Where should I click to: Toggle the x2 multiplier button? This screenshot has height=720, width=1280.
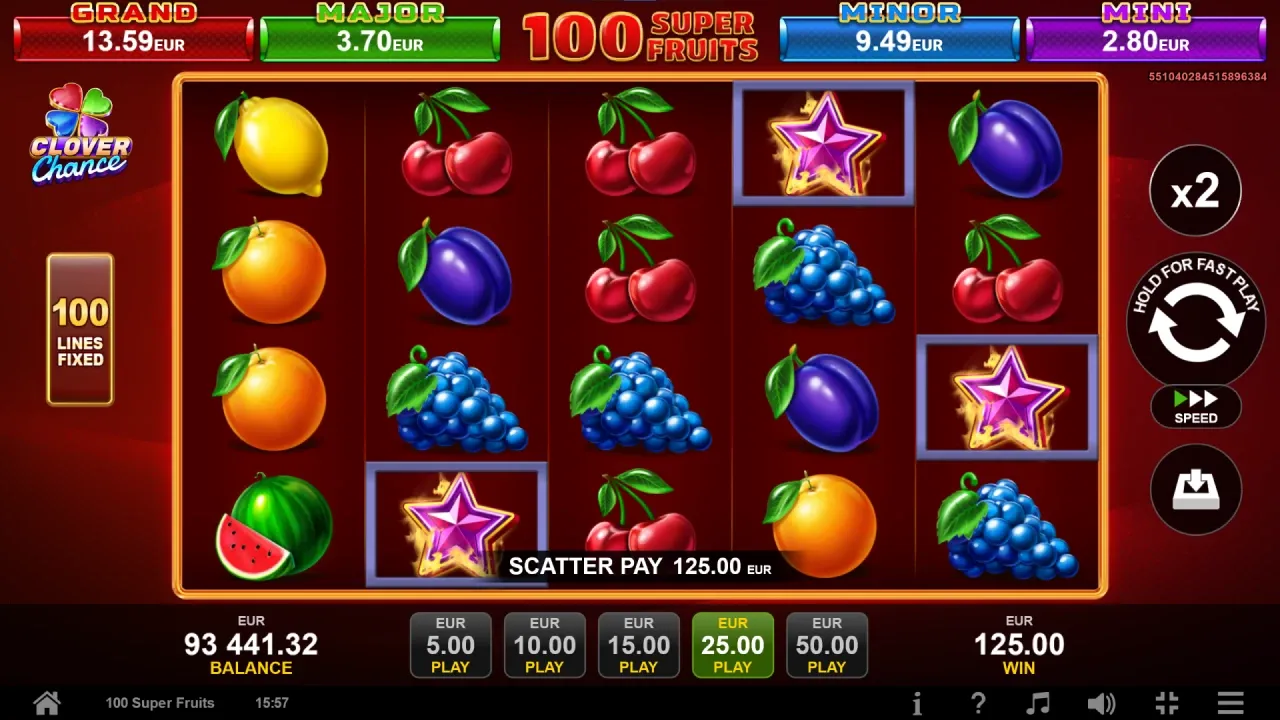[x=1195, y=190]
